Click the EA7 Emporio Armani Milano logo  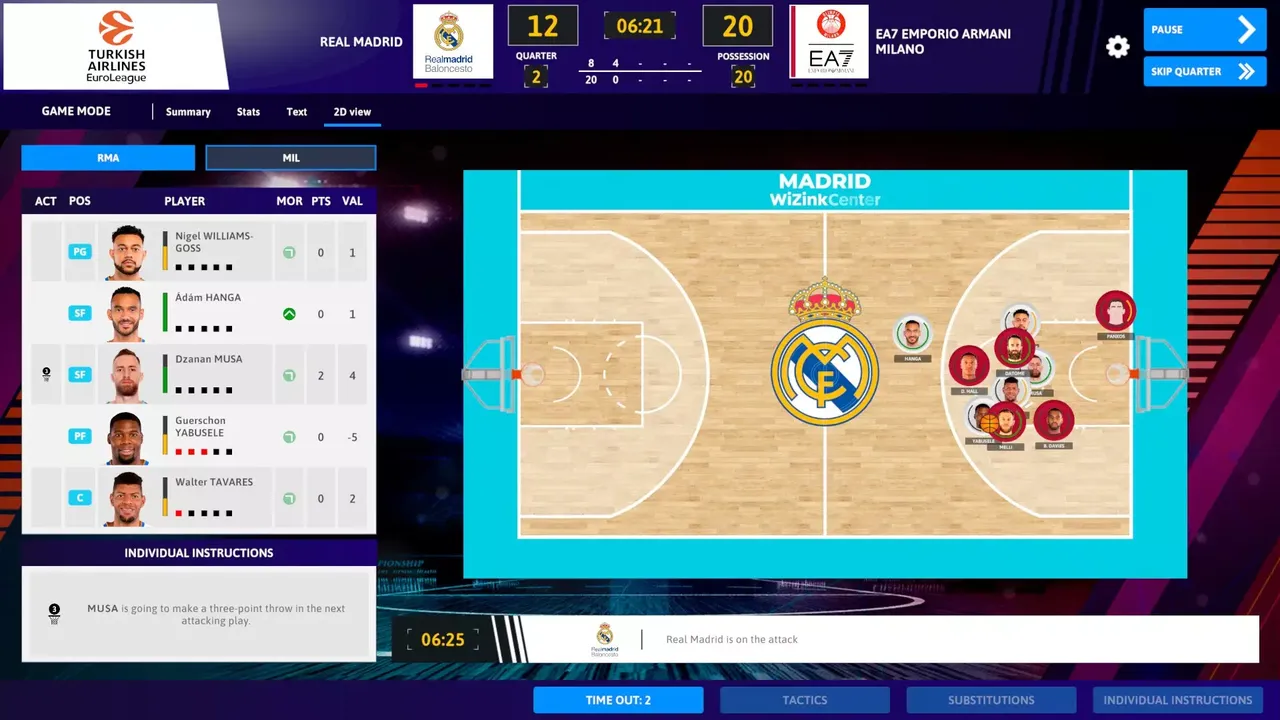coord(828,41)
